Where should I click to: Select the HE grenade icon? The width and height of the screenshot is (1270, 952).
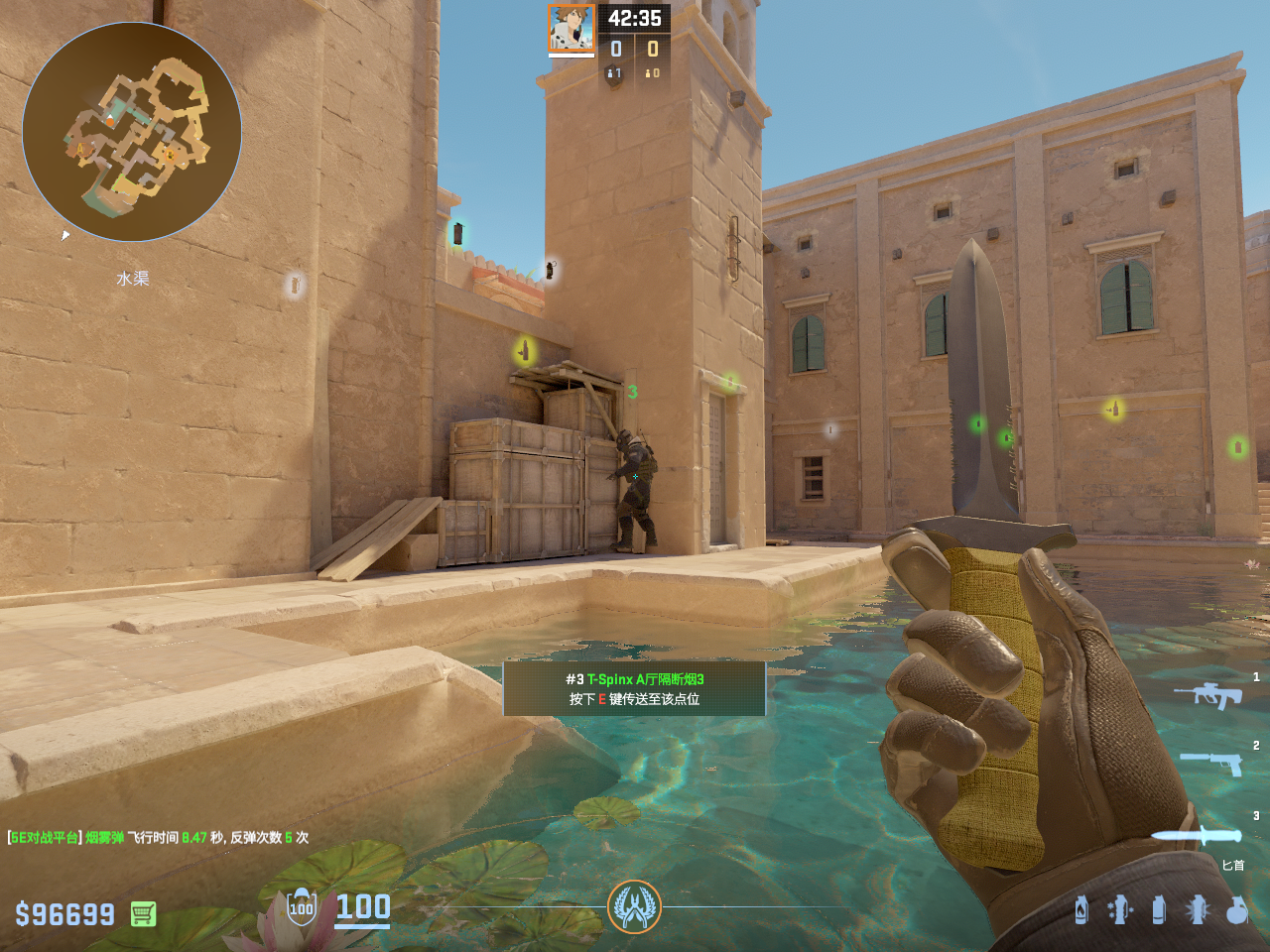pos(1236,909)
